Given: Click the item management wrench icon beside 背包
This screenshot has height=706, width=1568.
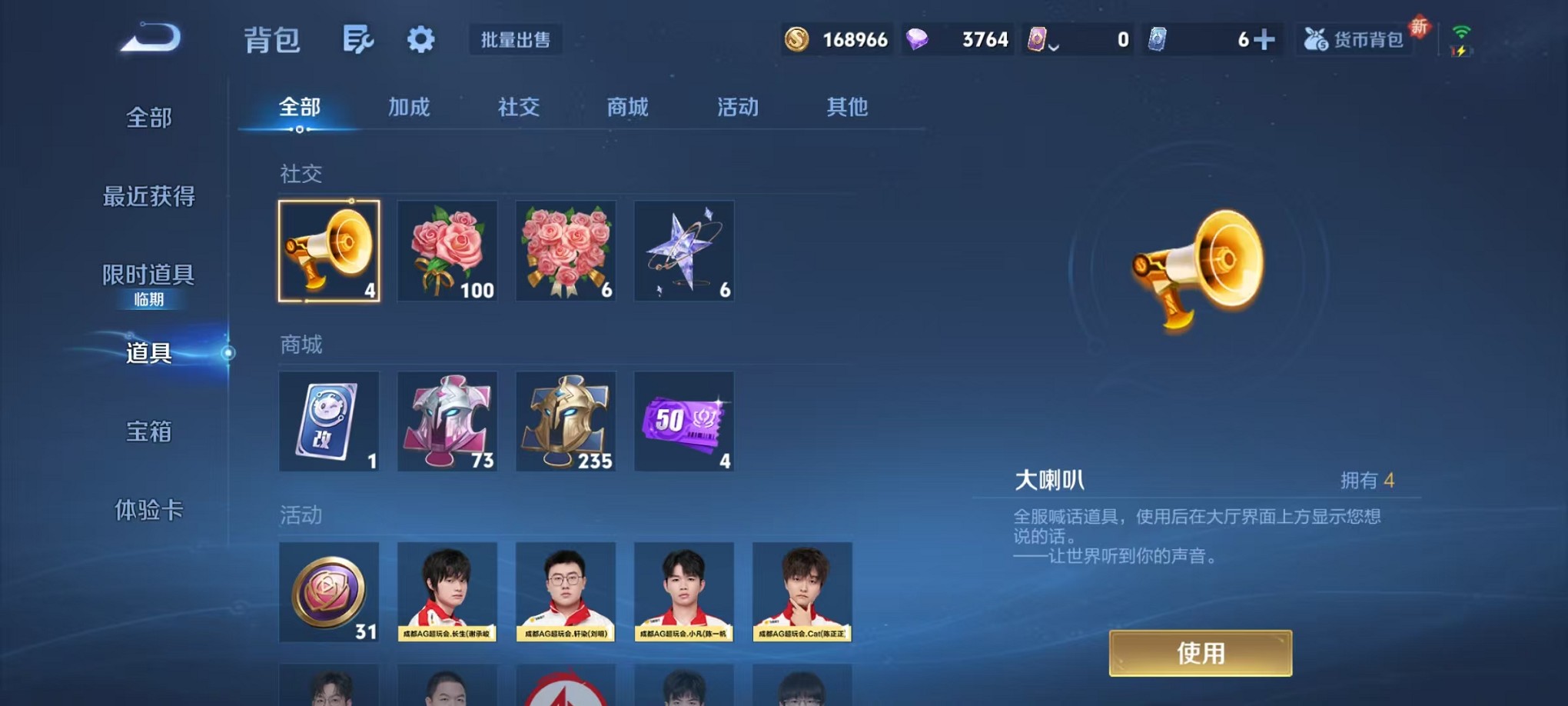Looking at the screenshot, I should pyautogui.click(x=357, y=38).
